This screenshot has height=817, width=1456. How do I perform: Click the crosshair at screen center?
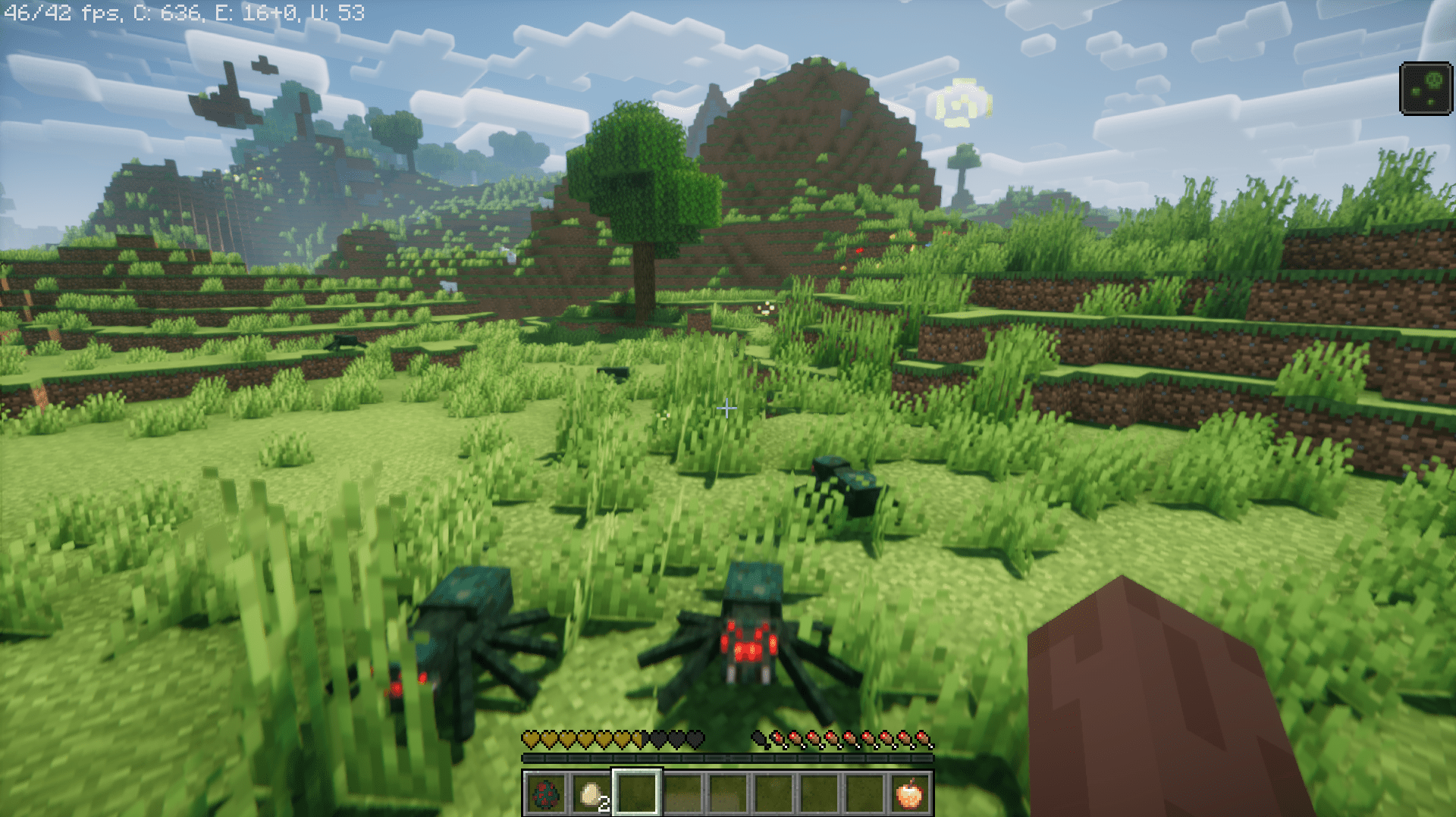[727, 408]
